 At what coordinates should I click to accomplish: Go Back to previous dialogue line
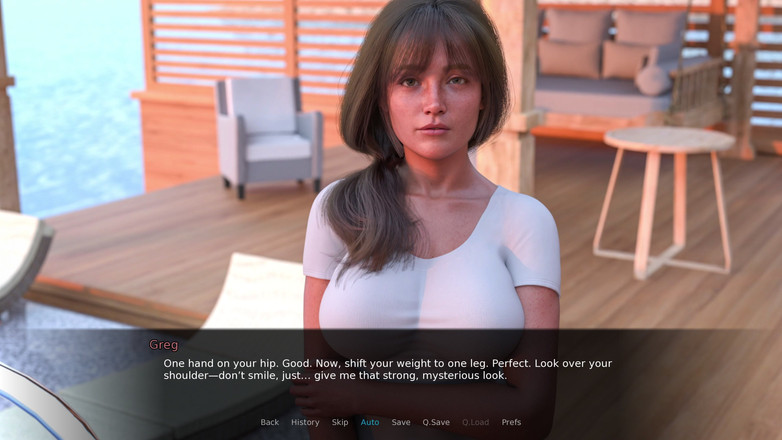270,422
